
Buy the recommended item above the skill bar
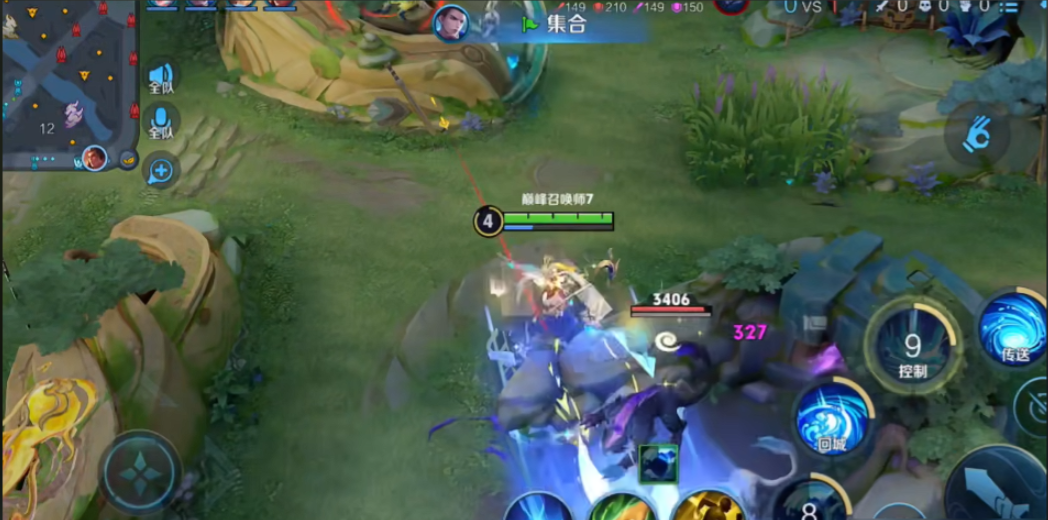click(658, 463)
